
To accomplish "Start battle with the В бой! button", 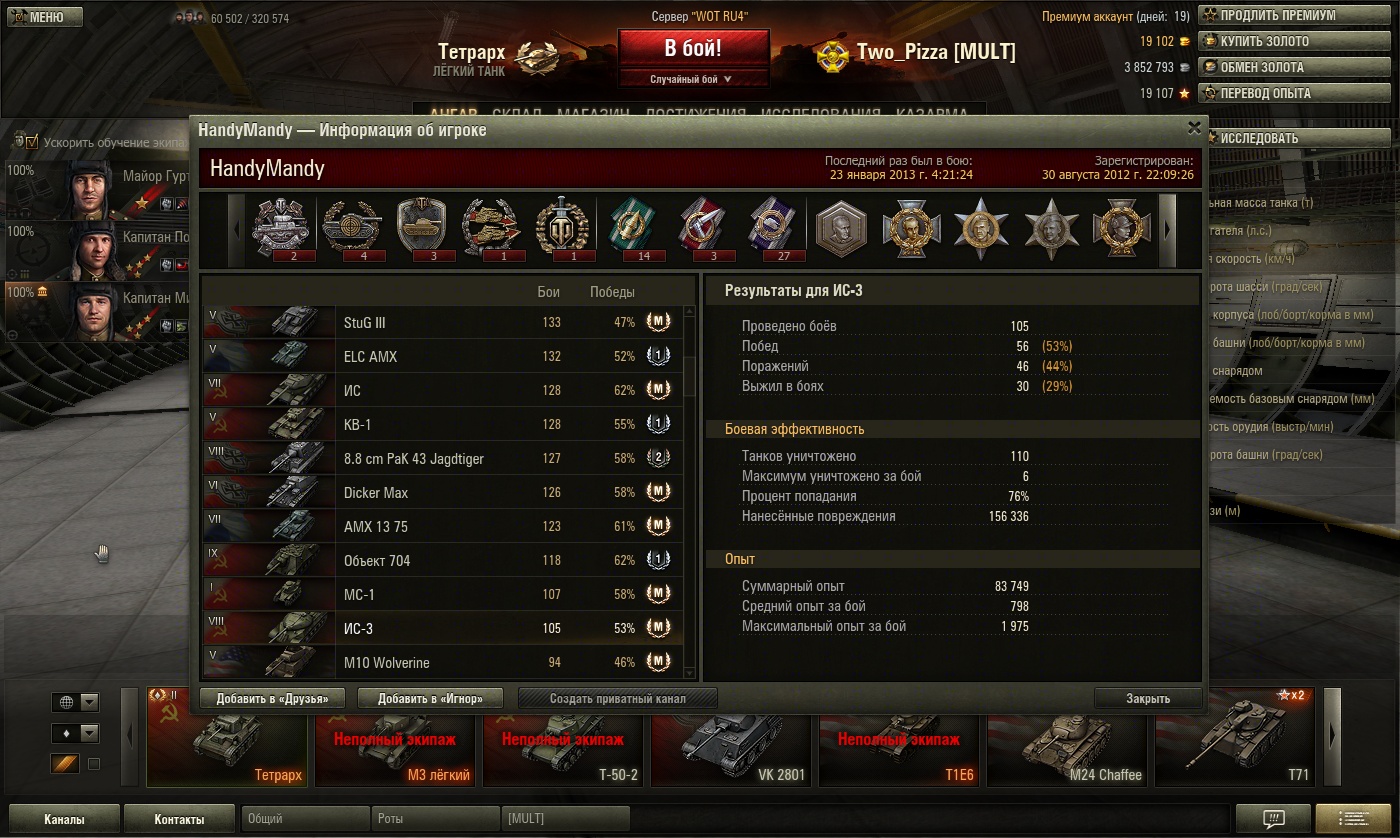I will tap(693, 48).
